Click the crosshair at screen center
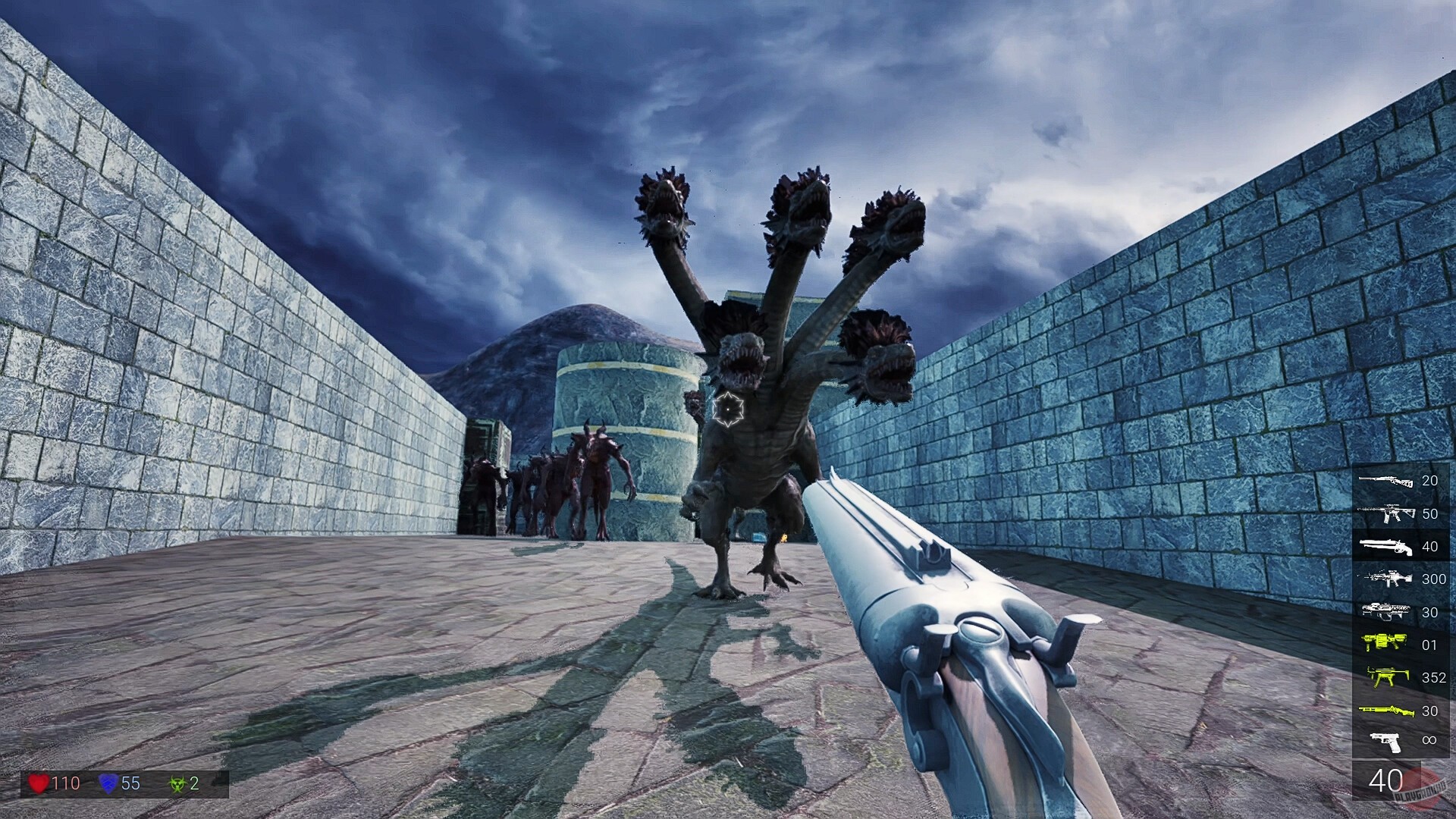The image size is (1456, 819). pos(728,409)
